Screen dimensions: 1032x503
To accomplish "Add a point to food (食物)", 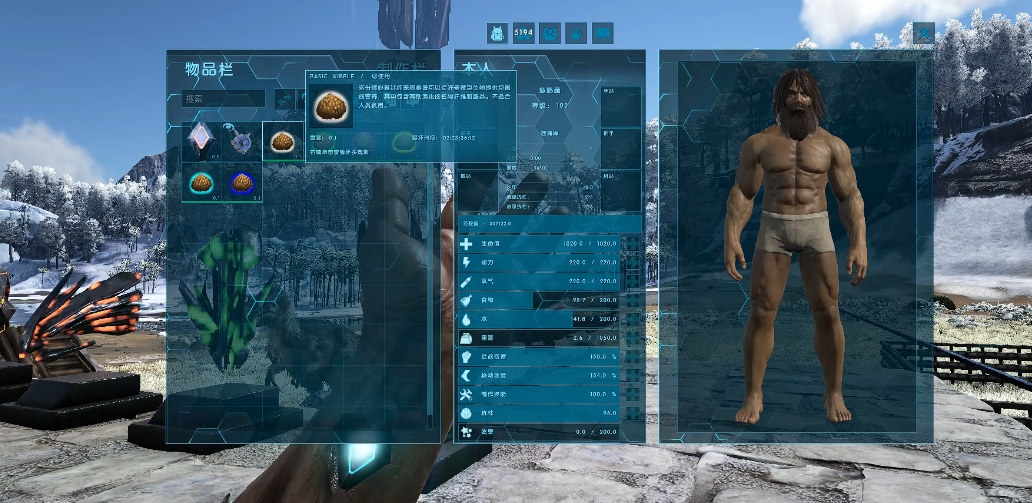I will [x=632, y=300].
